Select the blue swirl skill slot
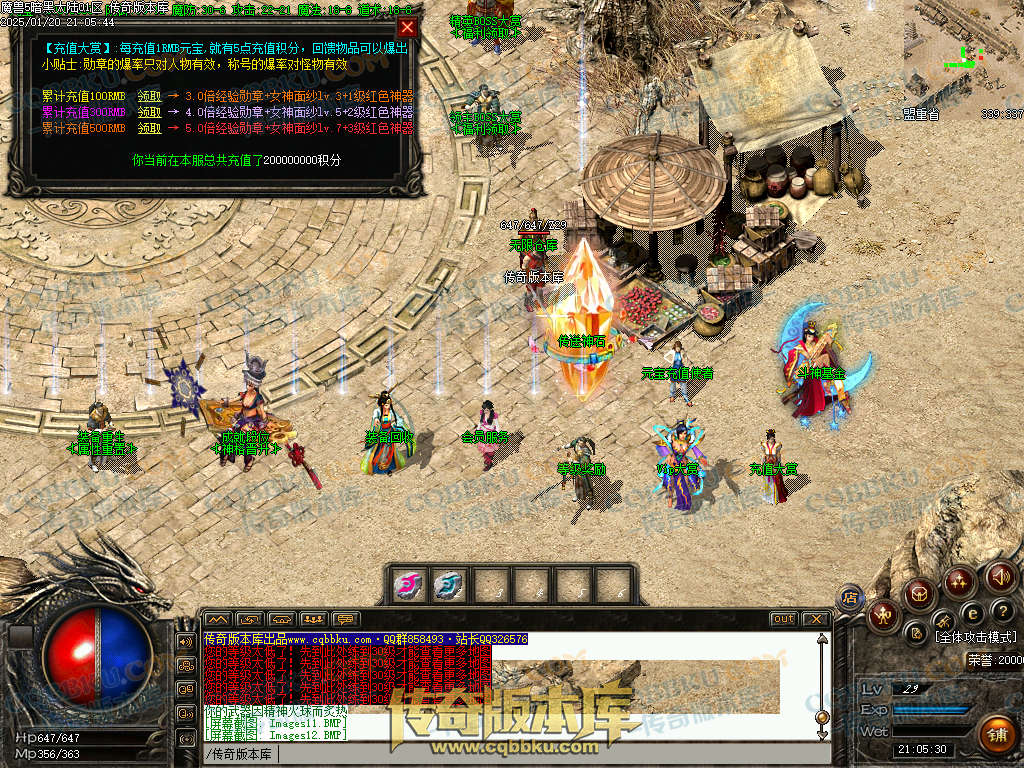This screenshot has height=768, width=1024. click(448, 584)
